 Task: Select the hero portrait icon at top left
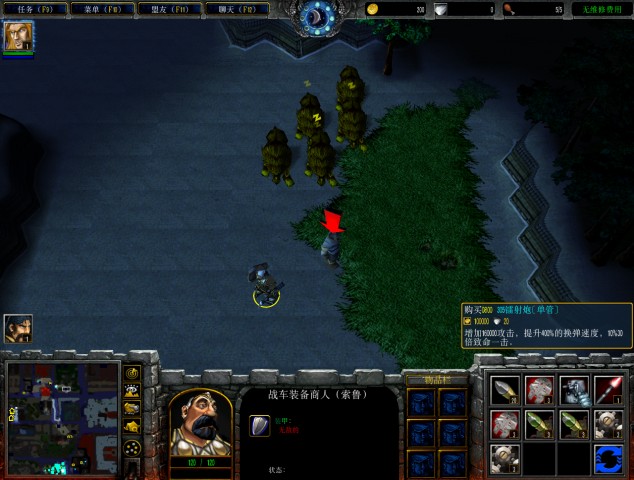[x=18, y=37]
